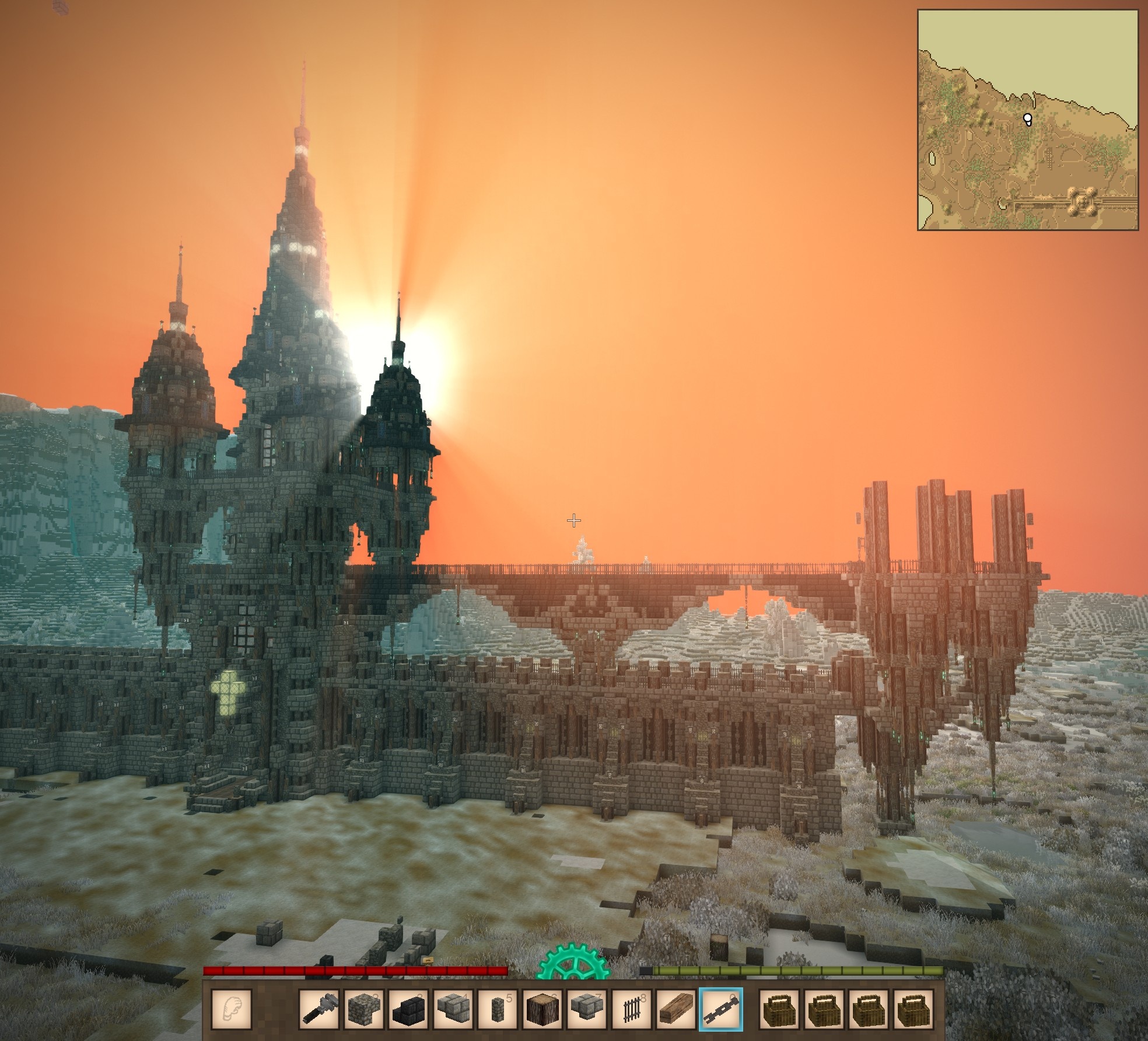This screenshot has width=1148, height=1041.
Task: Select the wrench tool in the hotbar
Action: 320,1009
